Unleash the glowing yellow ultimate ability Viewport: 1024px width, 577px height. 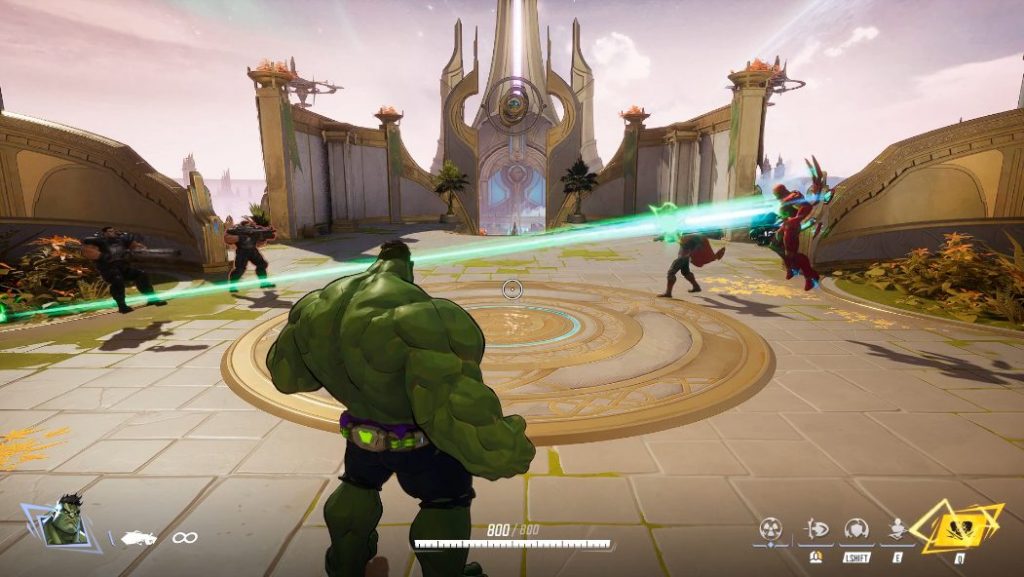click(958, 526)
